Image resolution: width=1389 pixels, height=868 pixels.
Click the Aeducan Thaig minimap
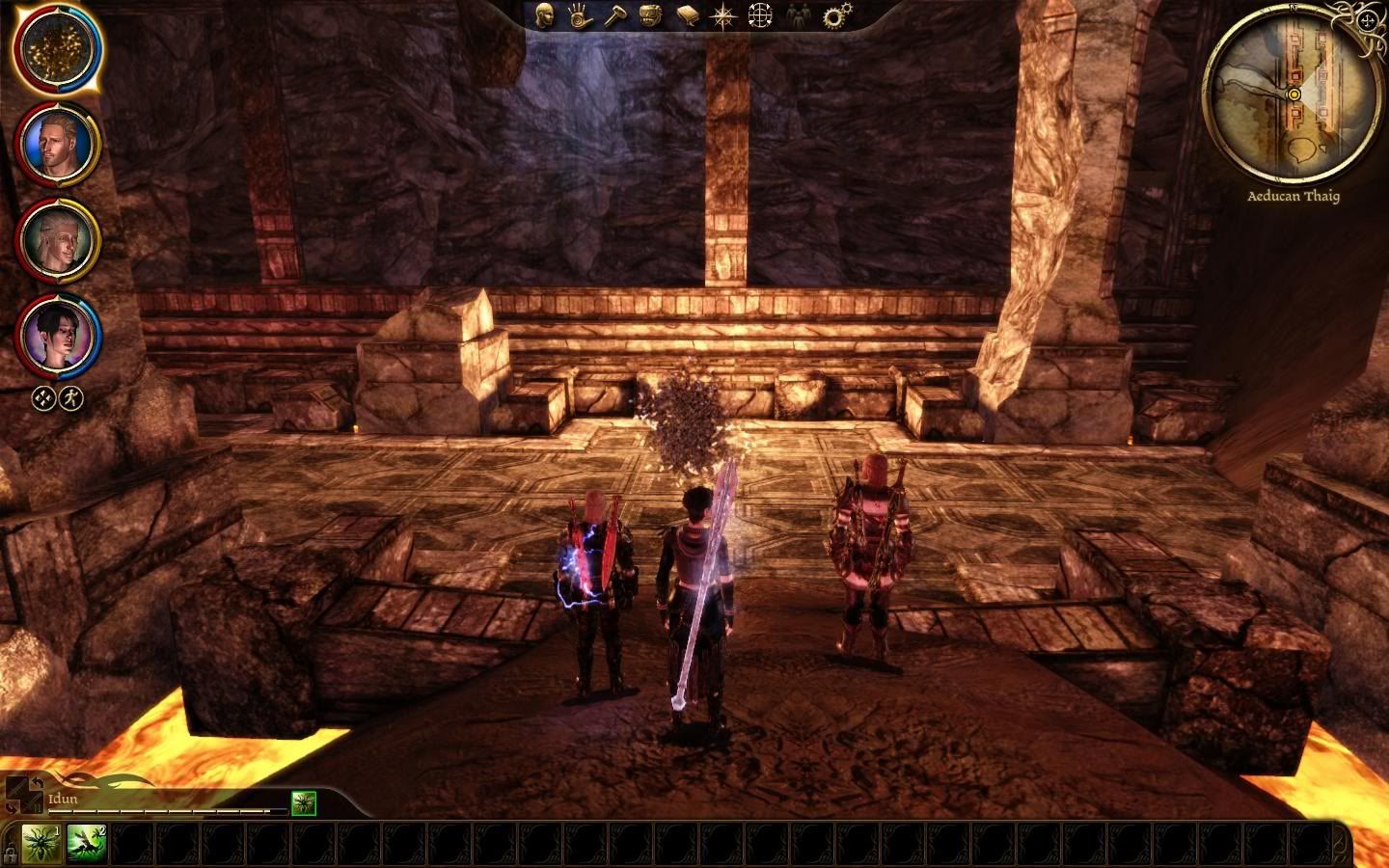pos(1293,95)
